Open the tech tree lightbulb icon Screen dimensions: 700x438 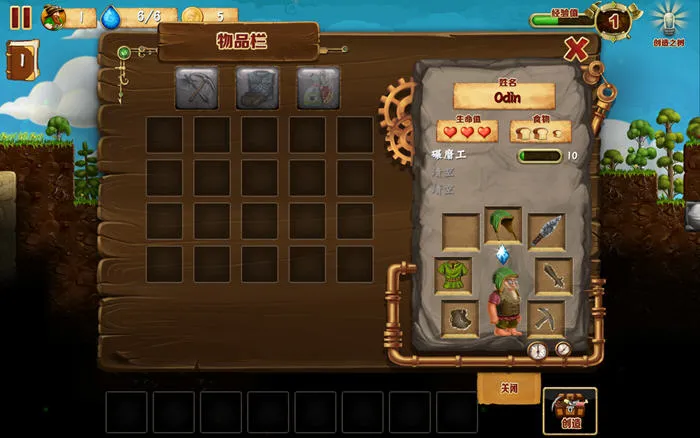pos(668,18)
